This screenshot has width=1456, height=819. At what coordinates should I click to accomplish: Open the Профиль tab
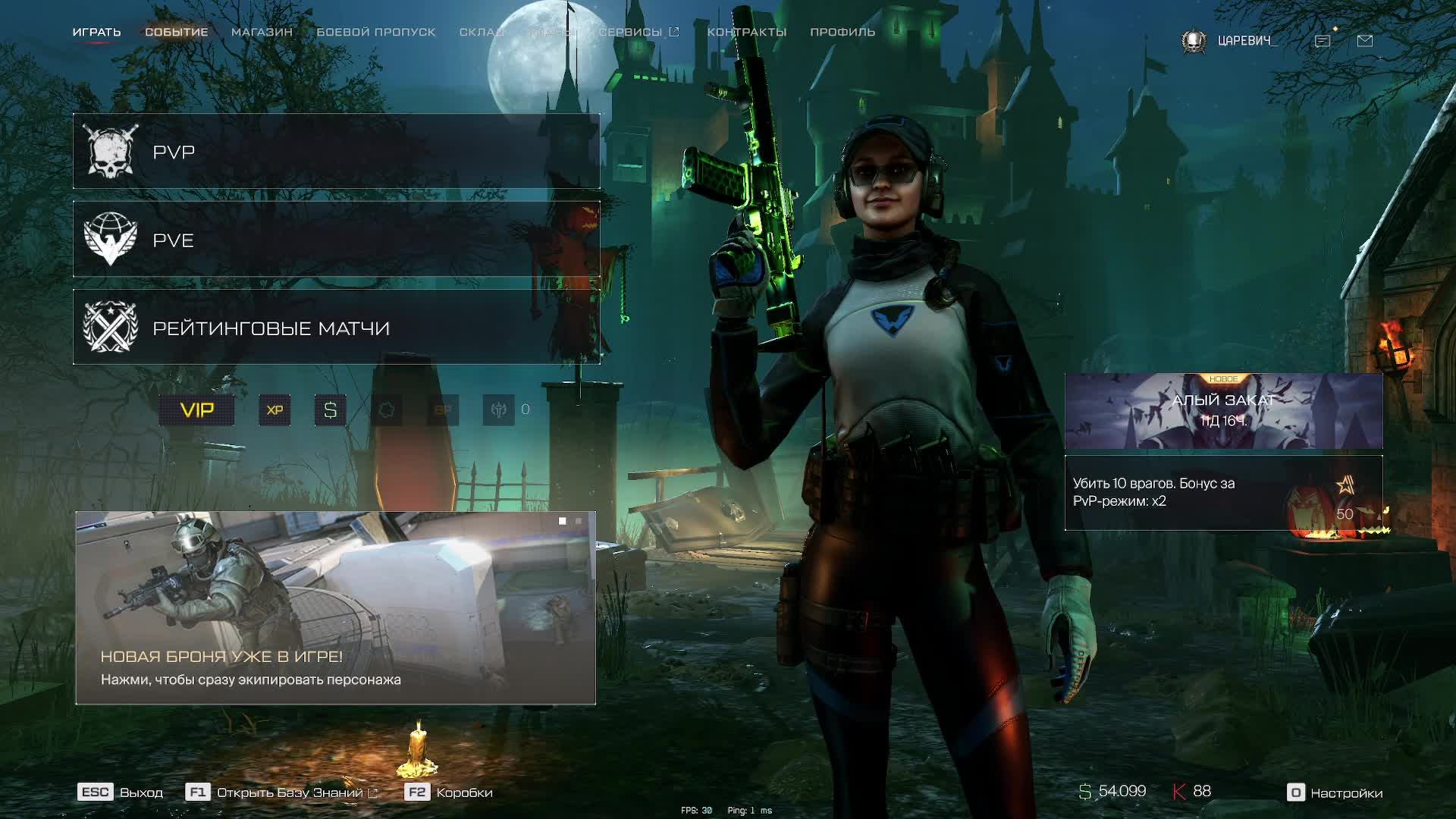[842, 32]
